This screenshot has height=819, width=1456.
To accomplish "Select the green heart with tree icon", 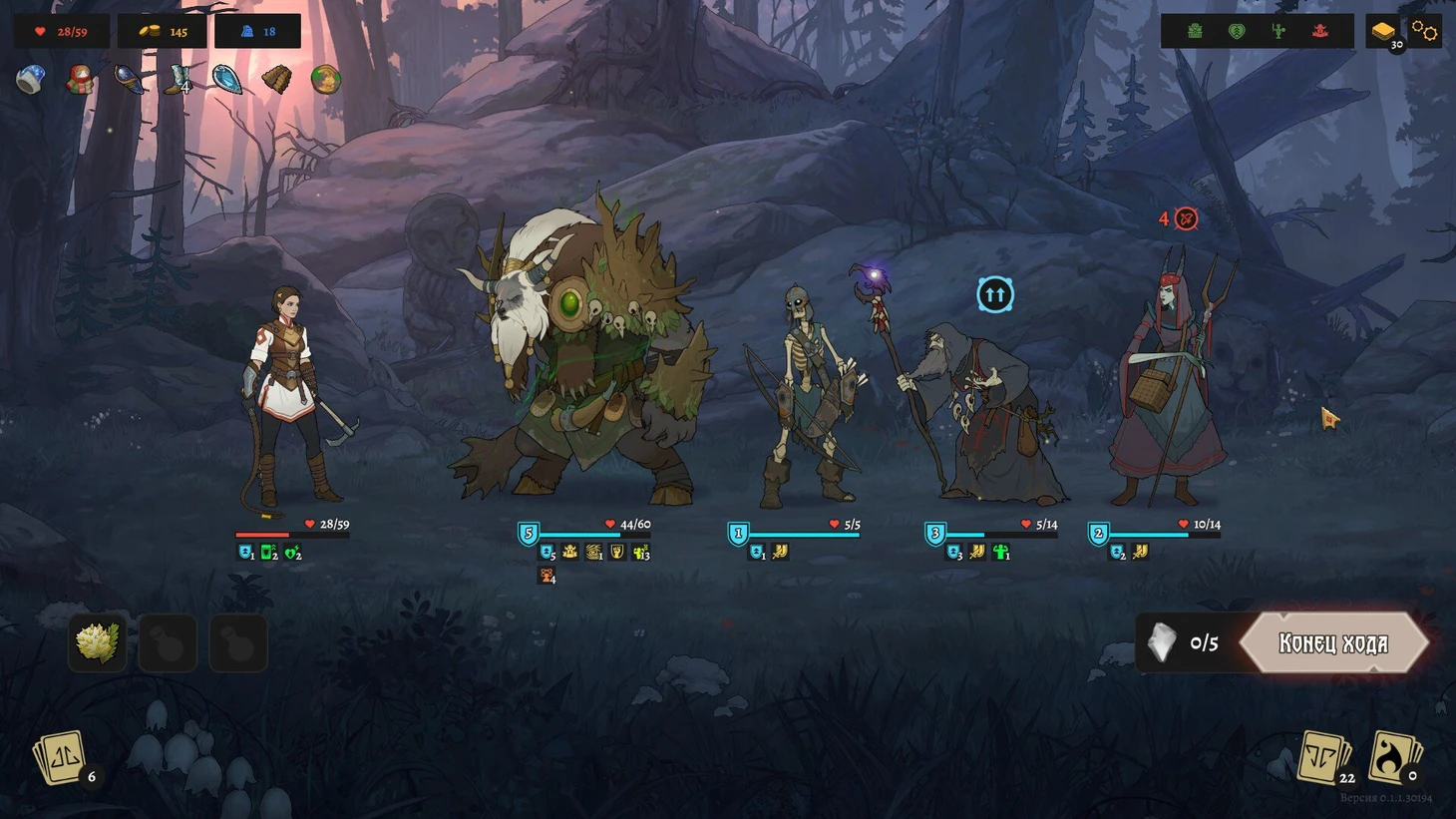I will tap(1237, 32).
